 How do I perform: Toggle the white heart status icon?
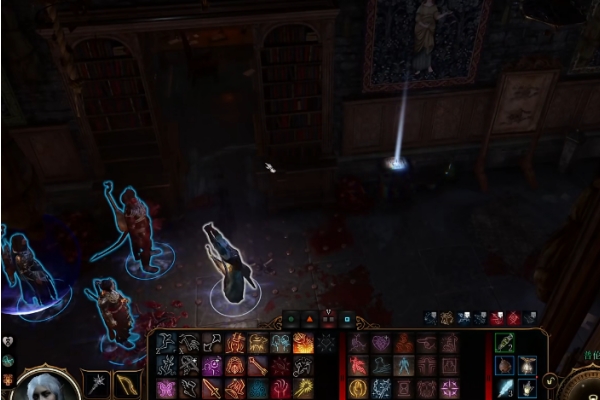tap(7, 342)
